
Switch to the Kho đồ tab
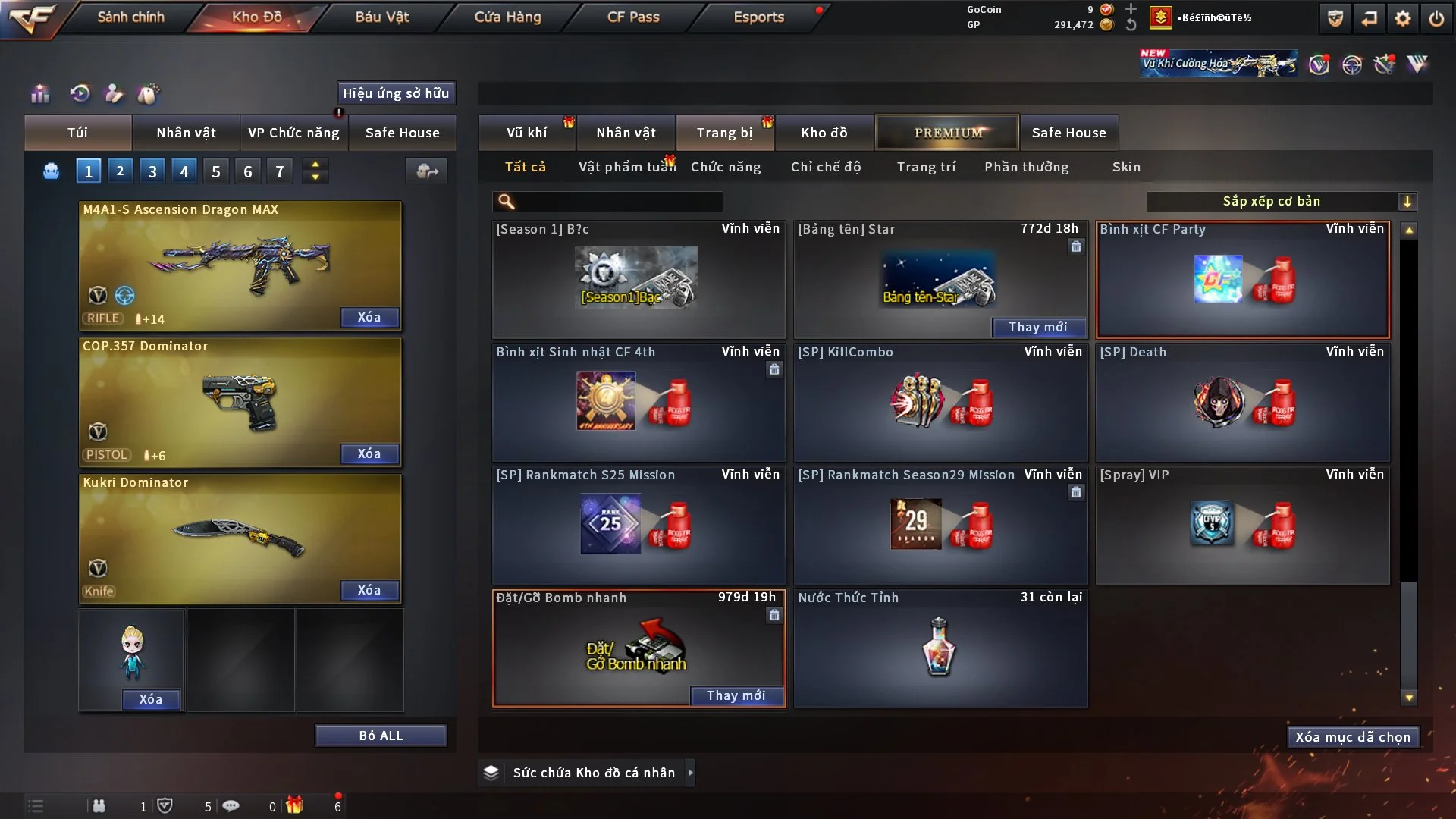(x=824, y=133)
